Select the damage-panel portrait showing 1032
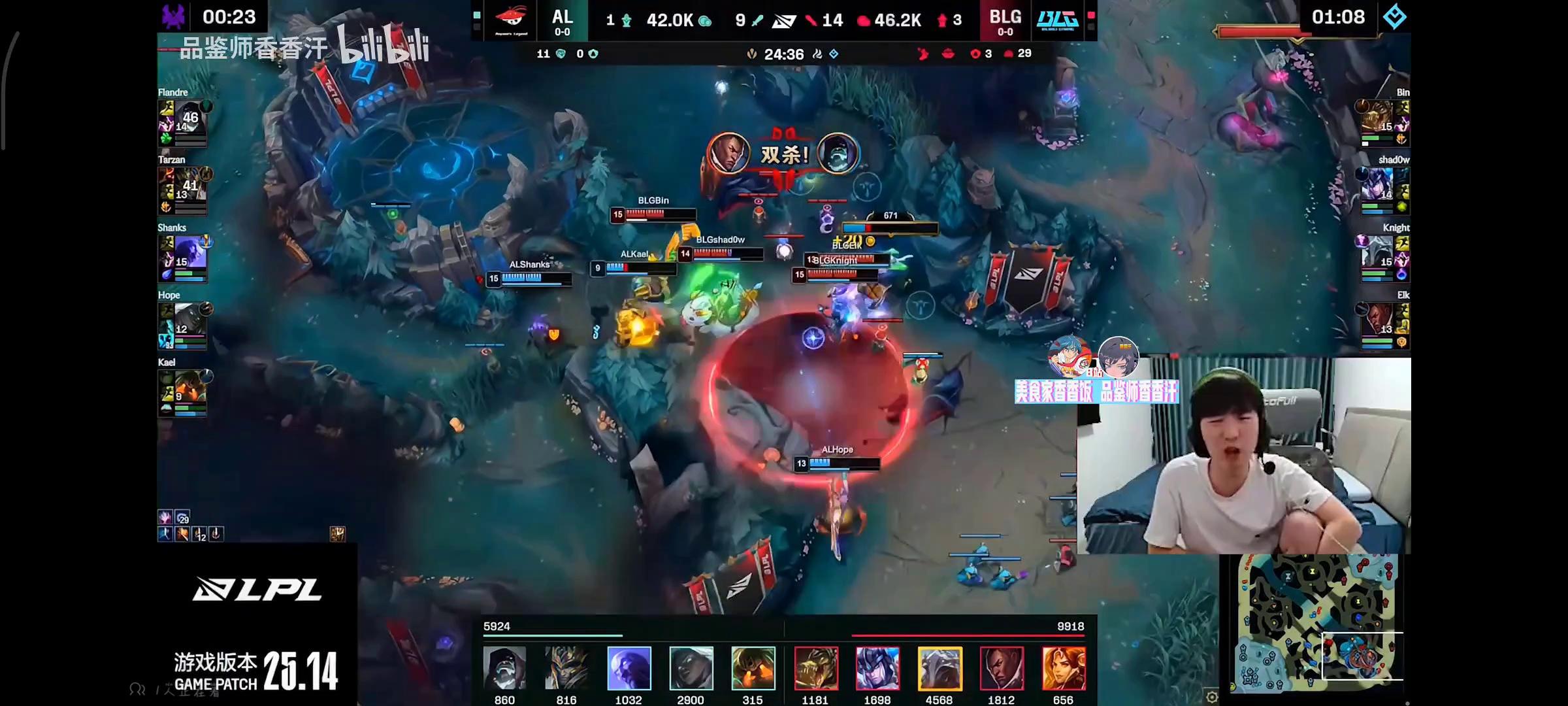Viewport: 1568px width, 706px height. pyautogui.click(x=629, y=668)
